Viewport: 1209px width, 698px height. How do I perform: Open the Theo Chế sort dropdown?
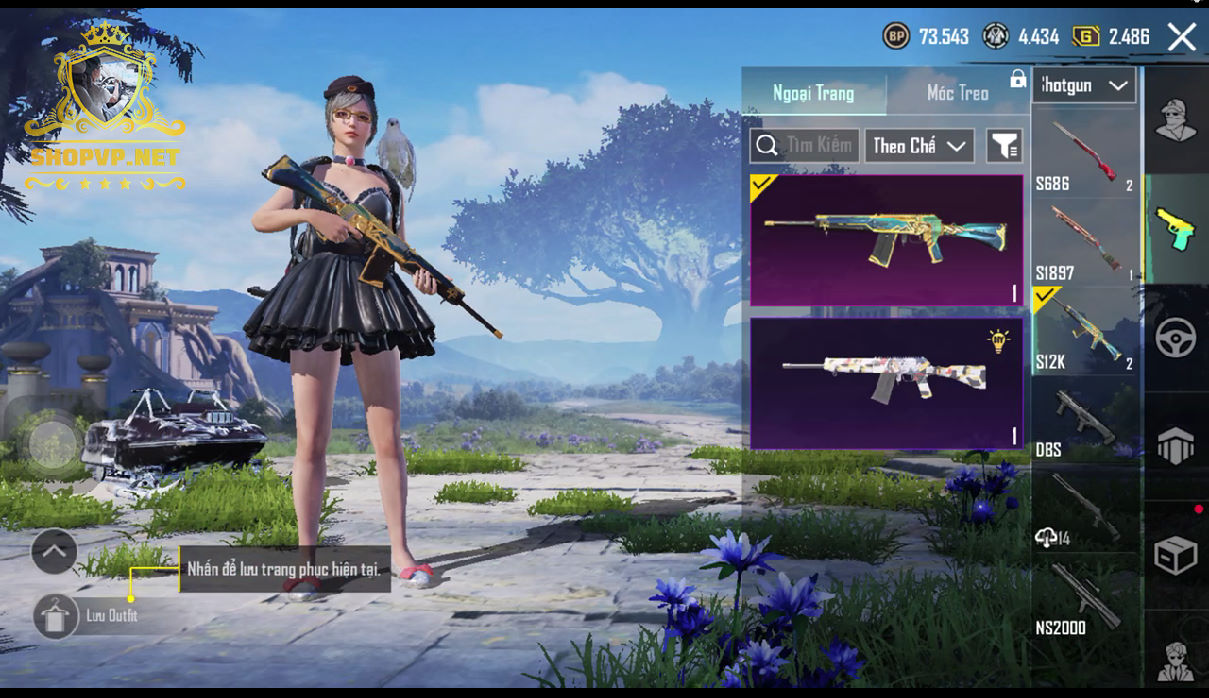[x=919, y=146]
